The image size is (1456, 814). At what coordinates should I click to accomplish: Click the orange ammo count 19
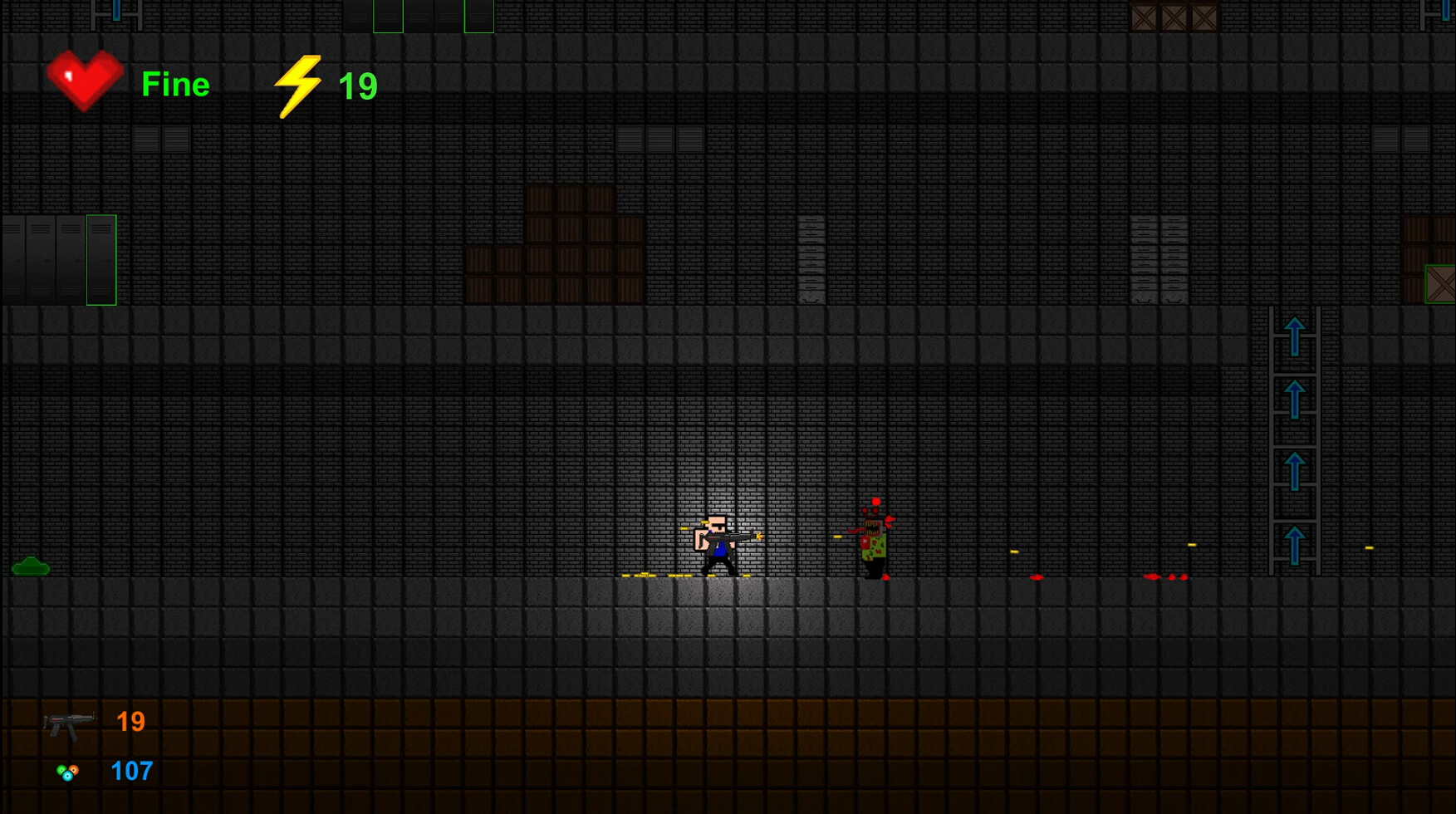pyautogui.click(x=130, y=720)
